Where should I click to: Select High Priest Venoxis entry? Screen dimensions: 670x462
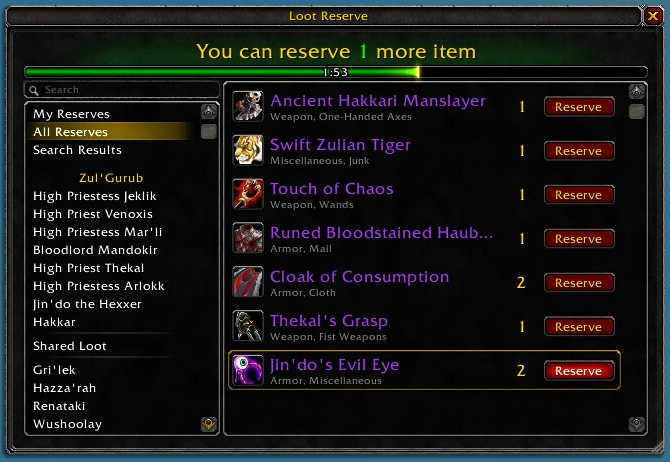click(93, 214)
